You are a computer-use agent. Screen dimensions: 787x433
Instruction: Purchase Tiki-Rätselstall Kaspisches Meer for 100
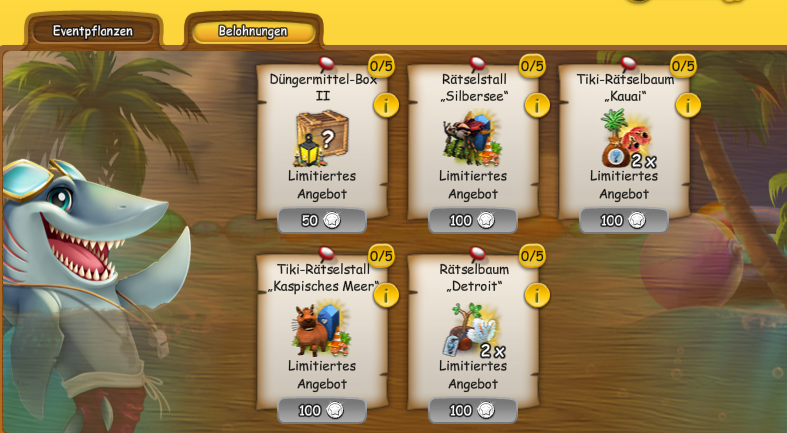tap(322, 410)
